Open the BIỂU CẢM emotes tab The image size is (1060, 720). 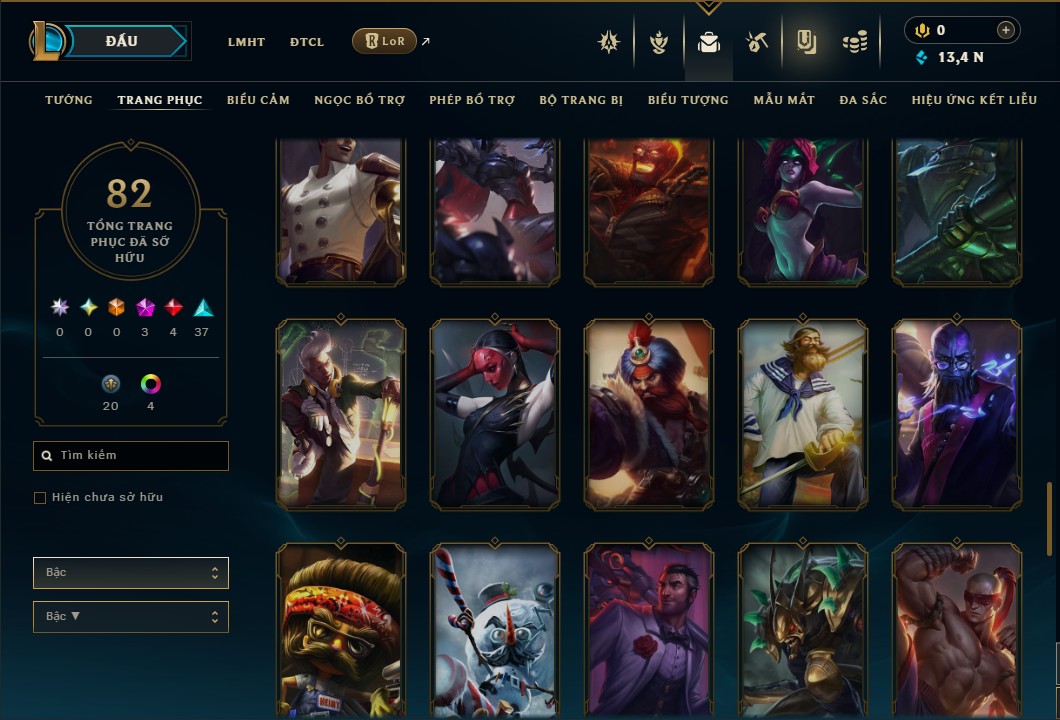click(x=258, y=100)
